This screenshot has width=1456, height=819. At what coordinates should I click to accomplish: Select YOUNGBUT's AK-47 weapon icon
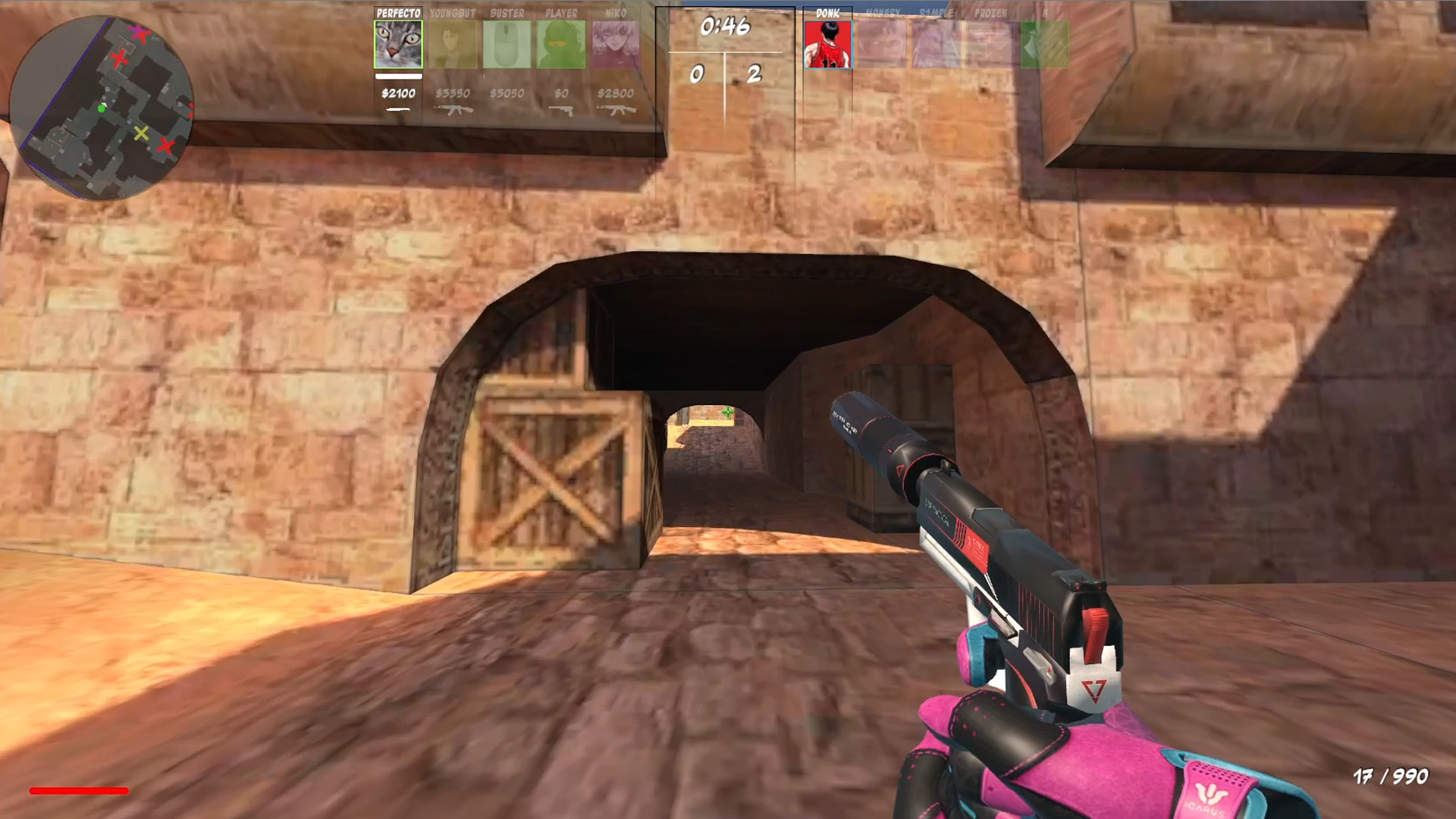click(x=453, y=111)
